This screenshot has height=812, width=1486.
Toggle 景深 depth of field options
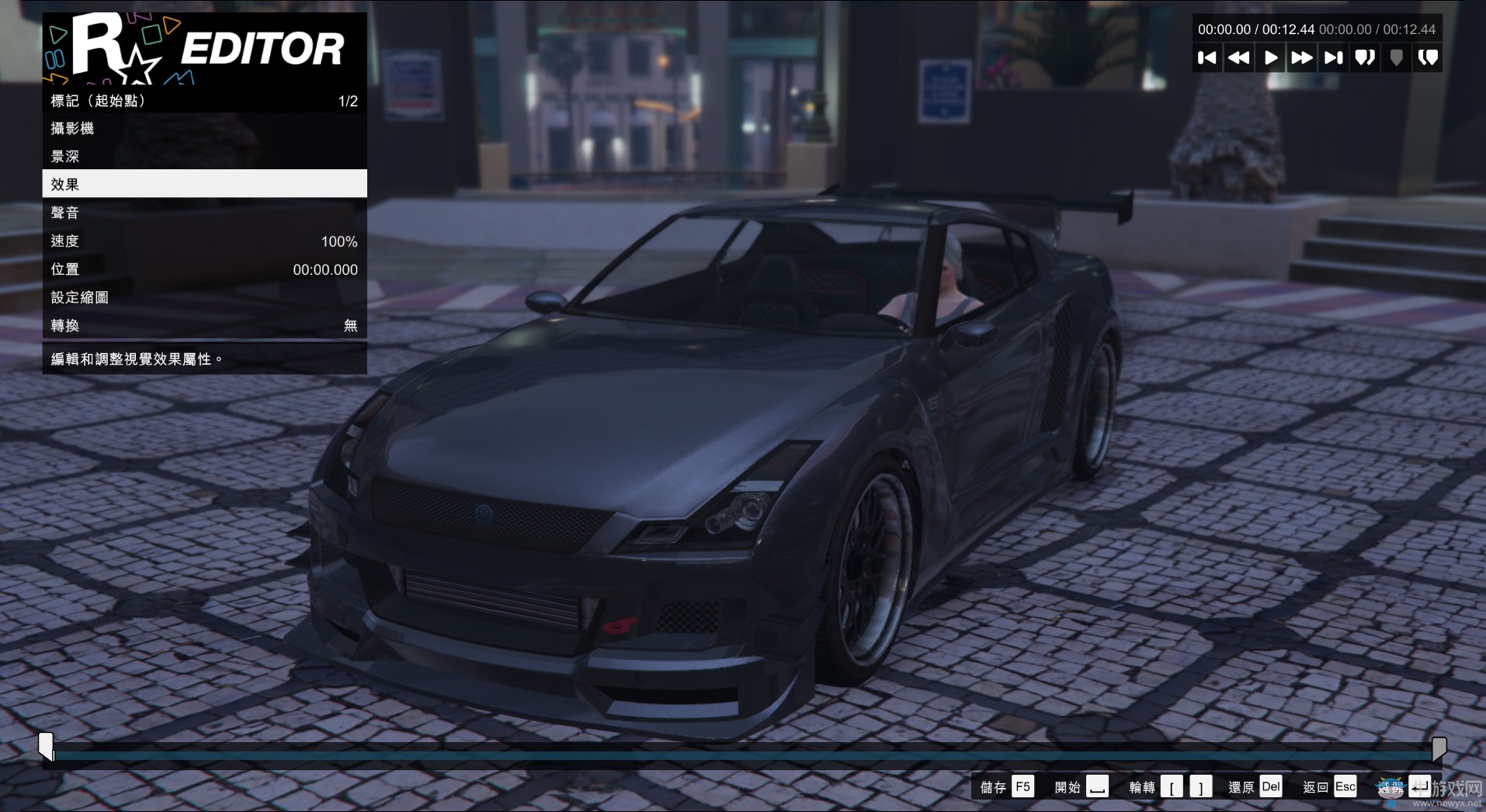click(204, 155)
